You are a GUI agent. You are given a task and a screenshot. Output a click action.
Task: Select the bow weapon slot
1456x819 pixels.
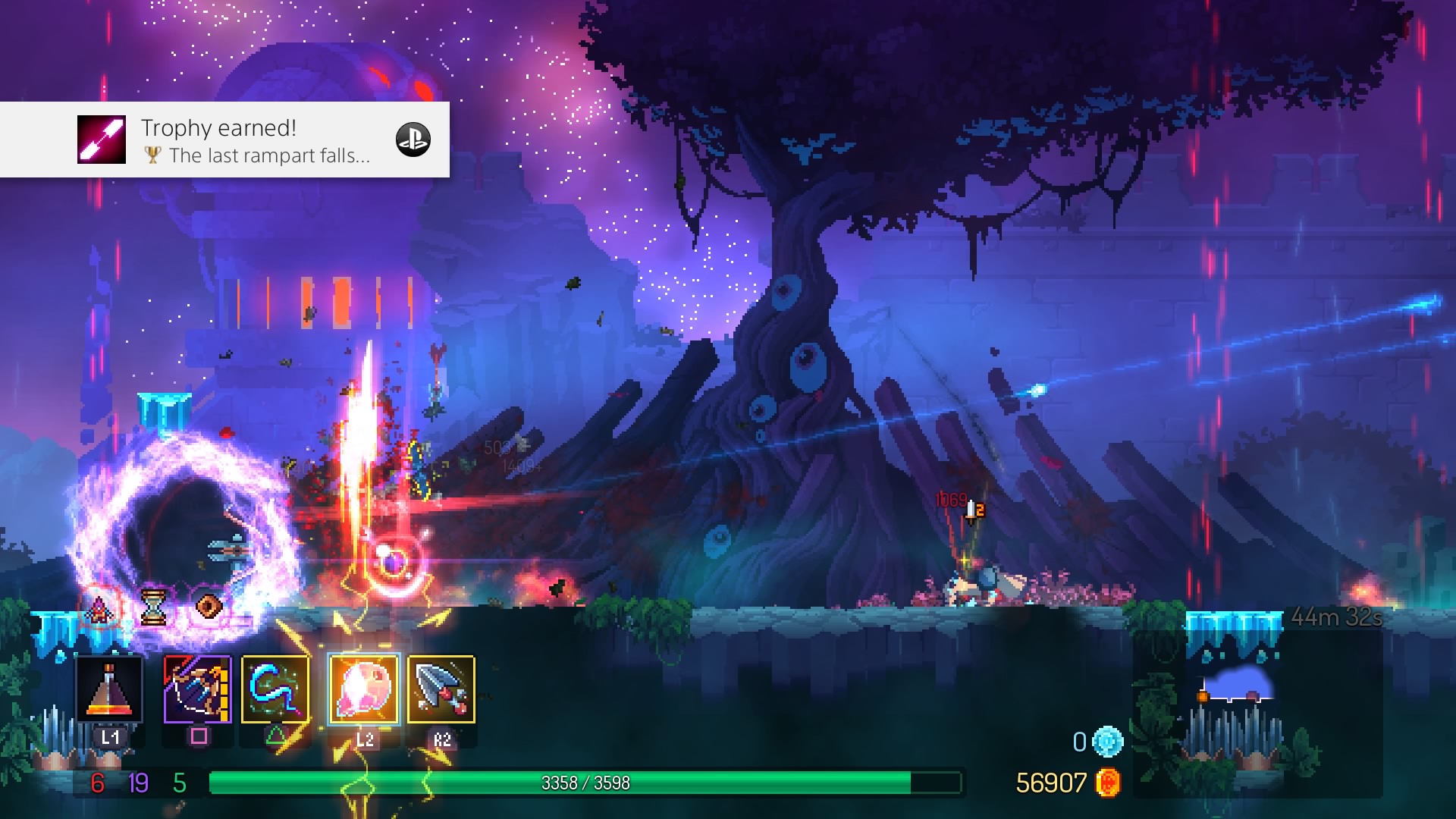pos(197,689)
